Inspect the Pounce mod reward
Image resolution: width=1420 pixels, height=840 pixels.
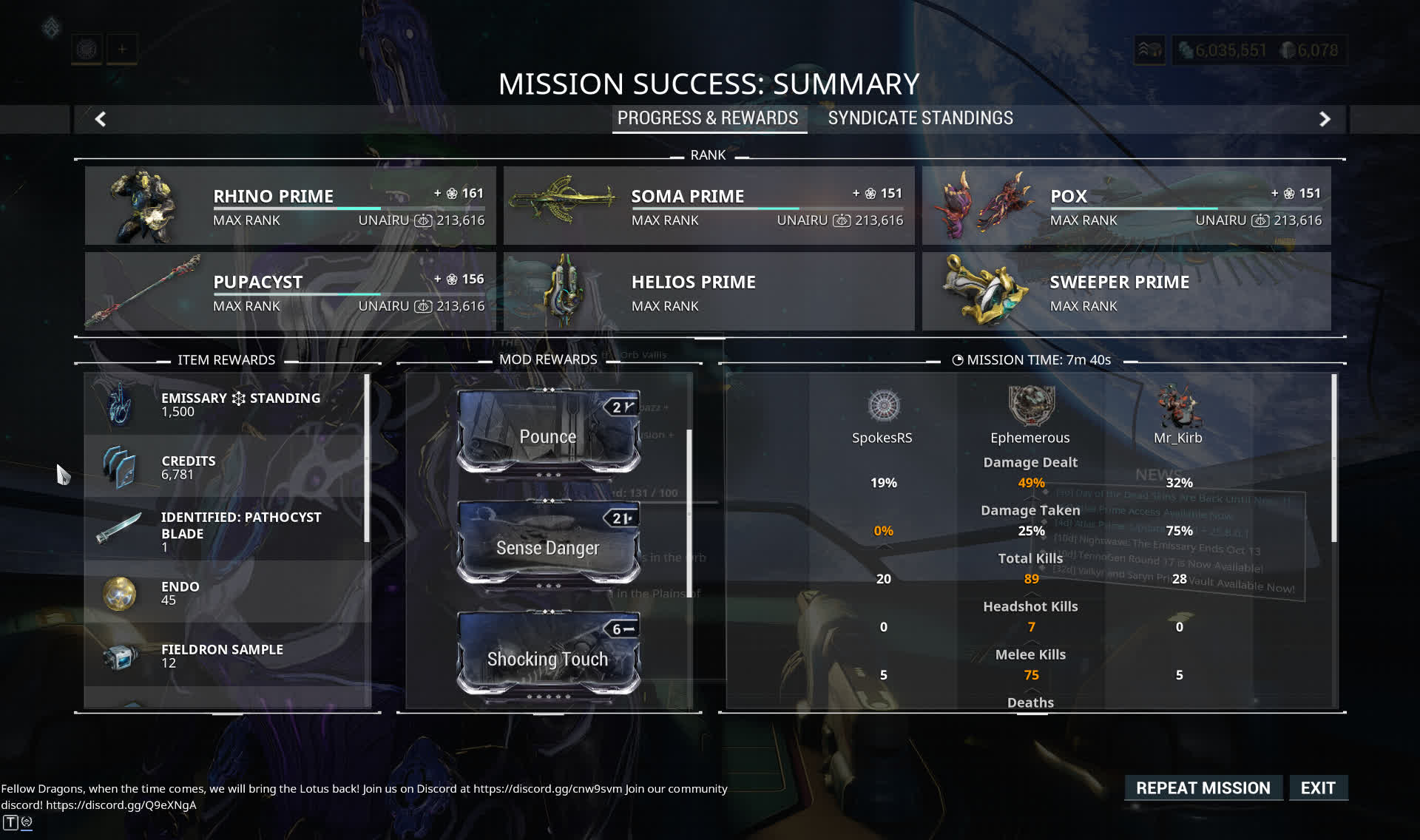point(548,433)
